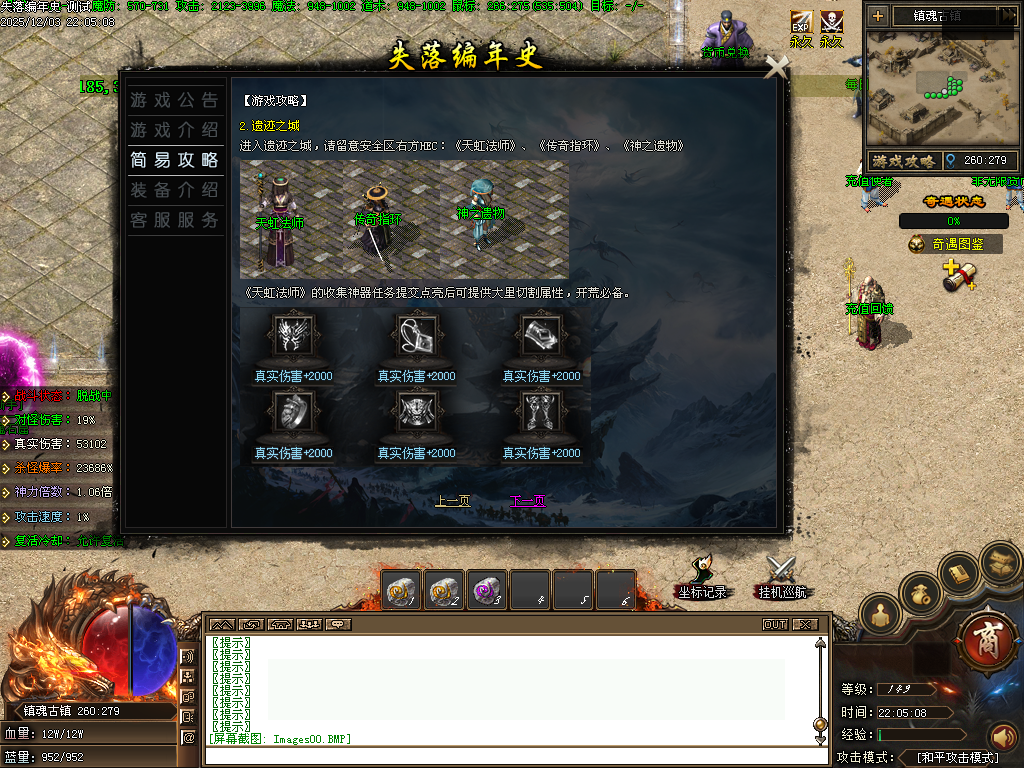Close the 失落编年史 guide window

[x=776, y=67]
